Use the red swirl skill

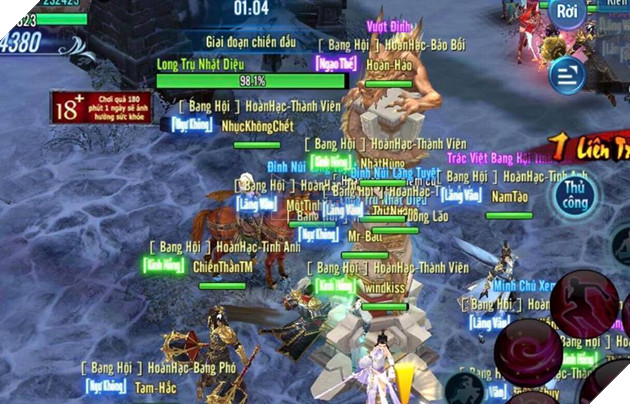pos(528,352)
